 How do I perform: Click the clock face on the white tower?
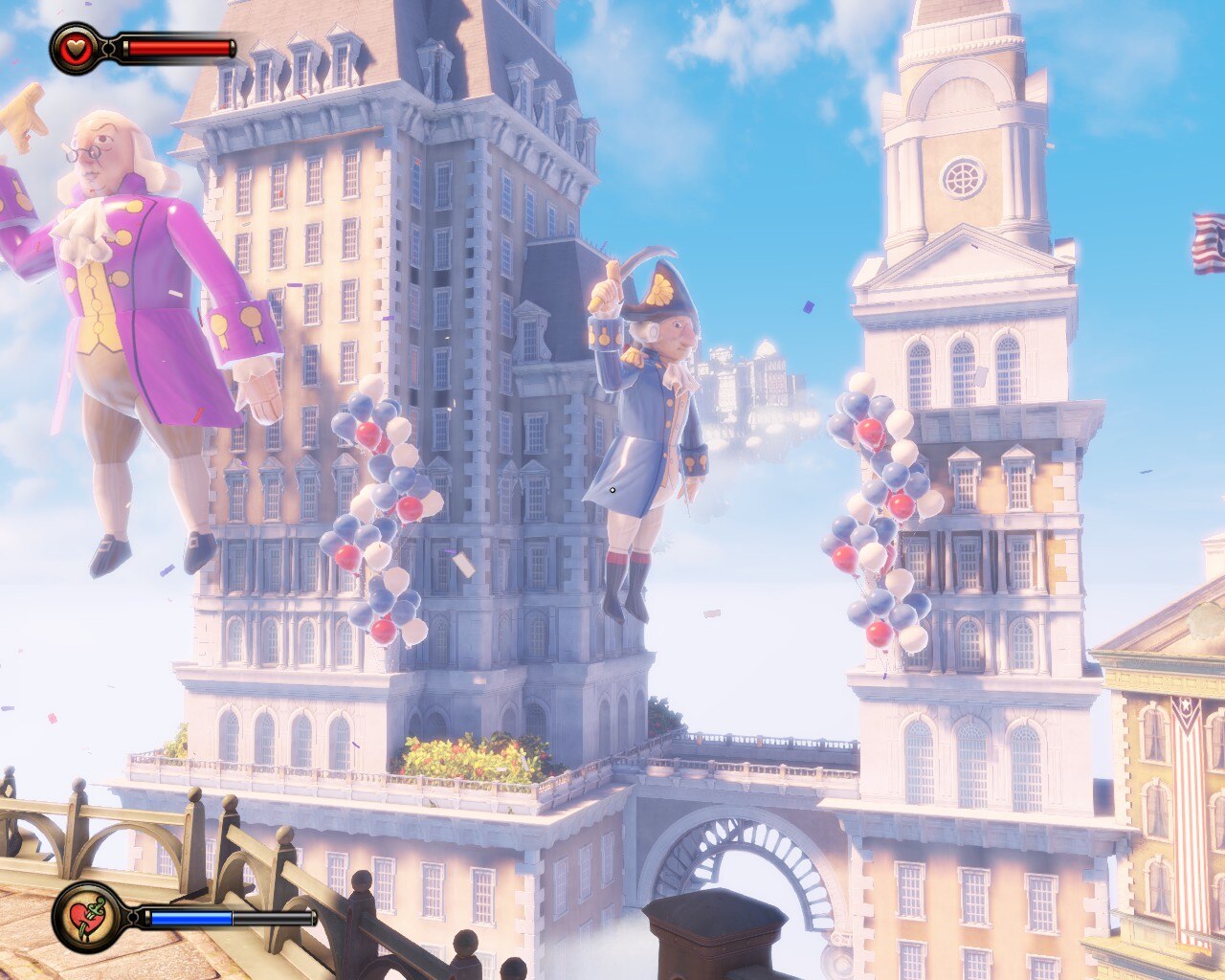(962, 177)
